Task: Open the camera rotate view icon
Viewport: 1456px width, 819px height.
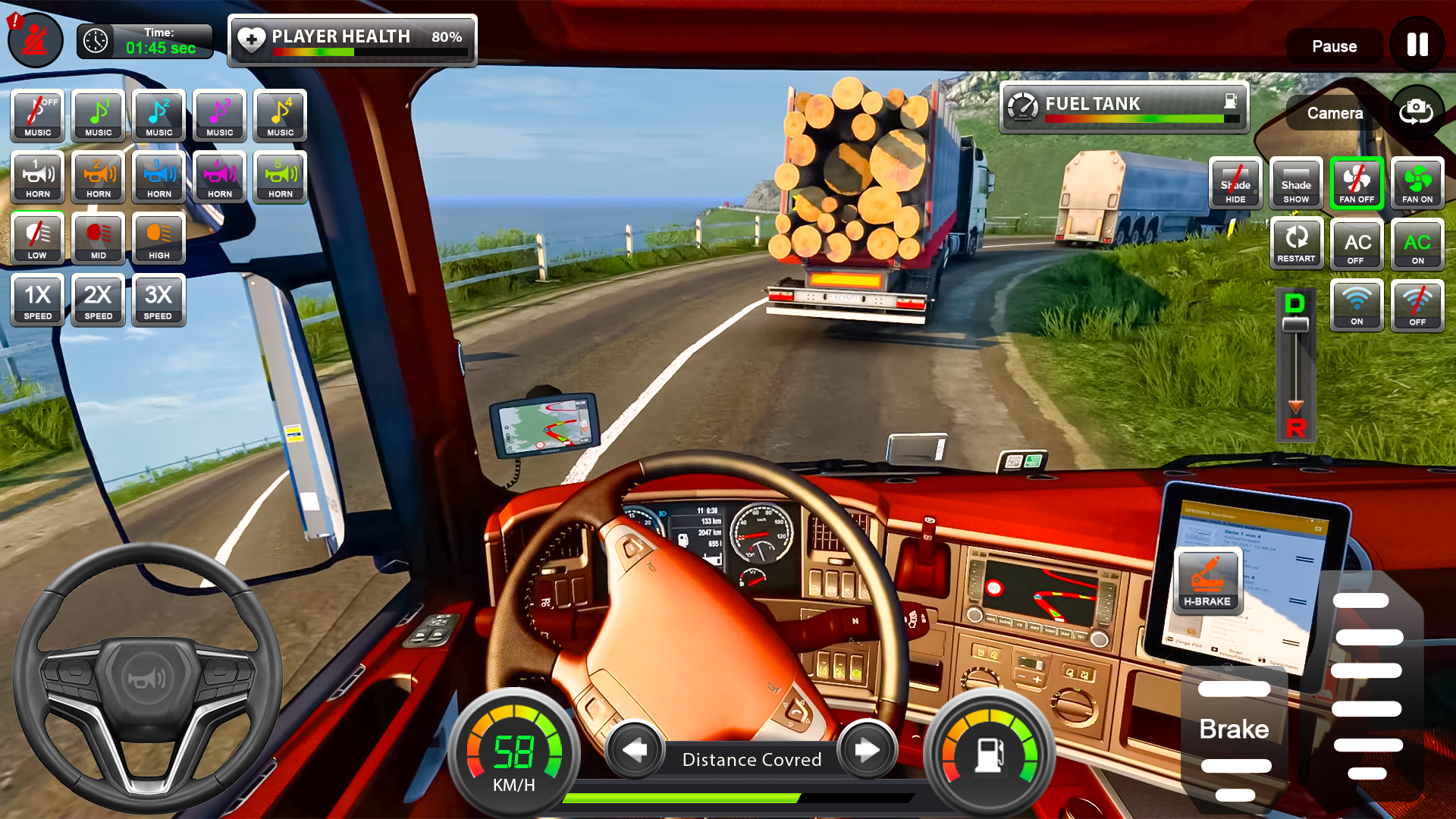Action: tap(1415, 112)
